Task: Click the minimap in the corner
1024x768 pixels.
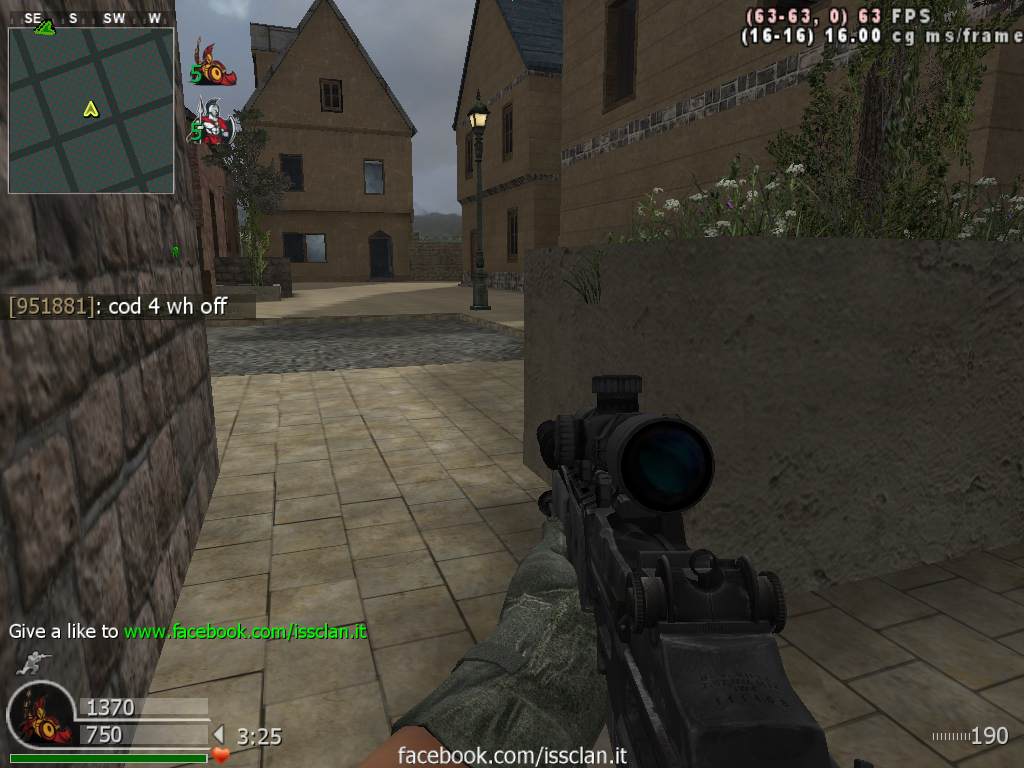Action: (x=91, y=110)
